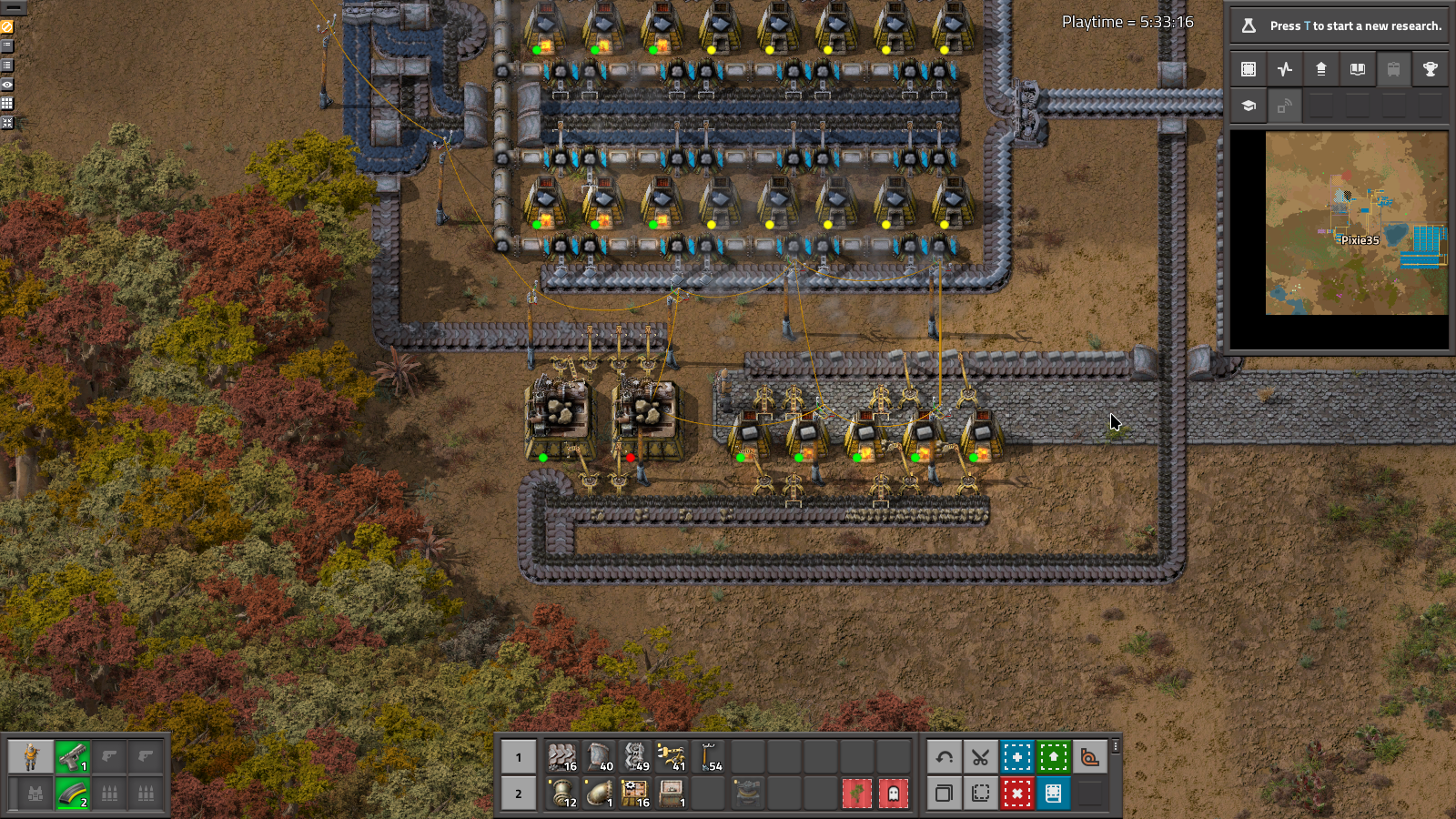
Task: Select transport belt stack in quickbar
Action: [x=562, y=756]
